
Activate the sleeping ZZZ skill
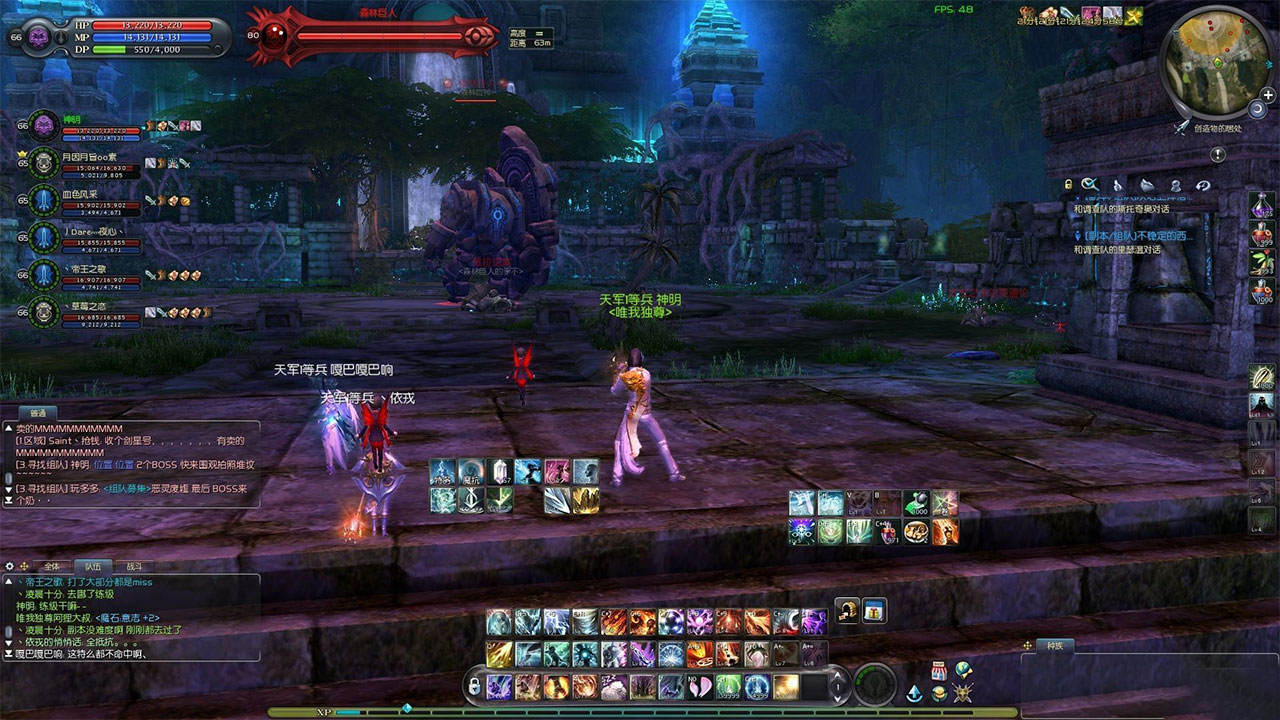[613, 686]
